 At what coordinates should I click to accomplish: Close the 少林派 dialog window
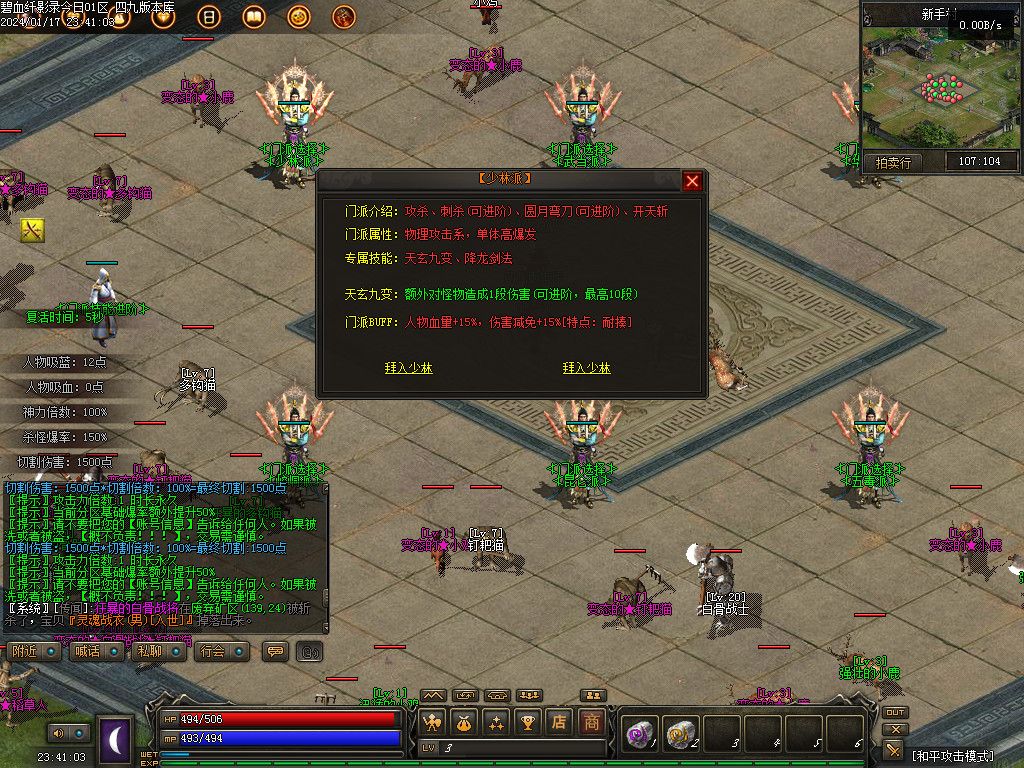point(692,181)
